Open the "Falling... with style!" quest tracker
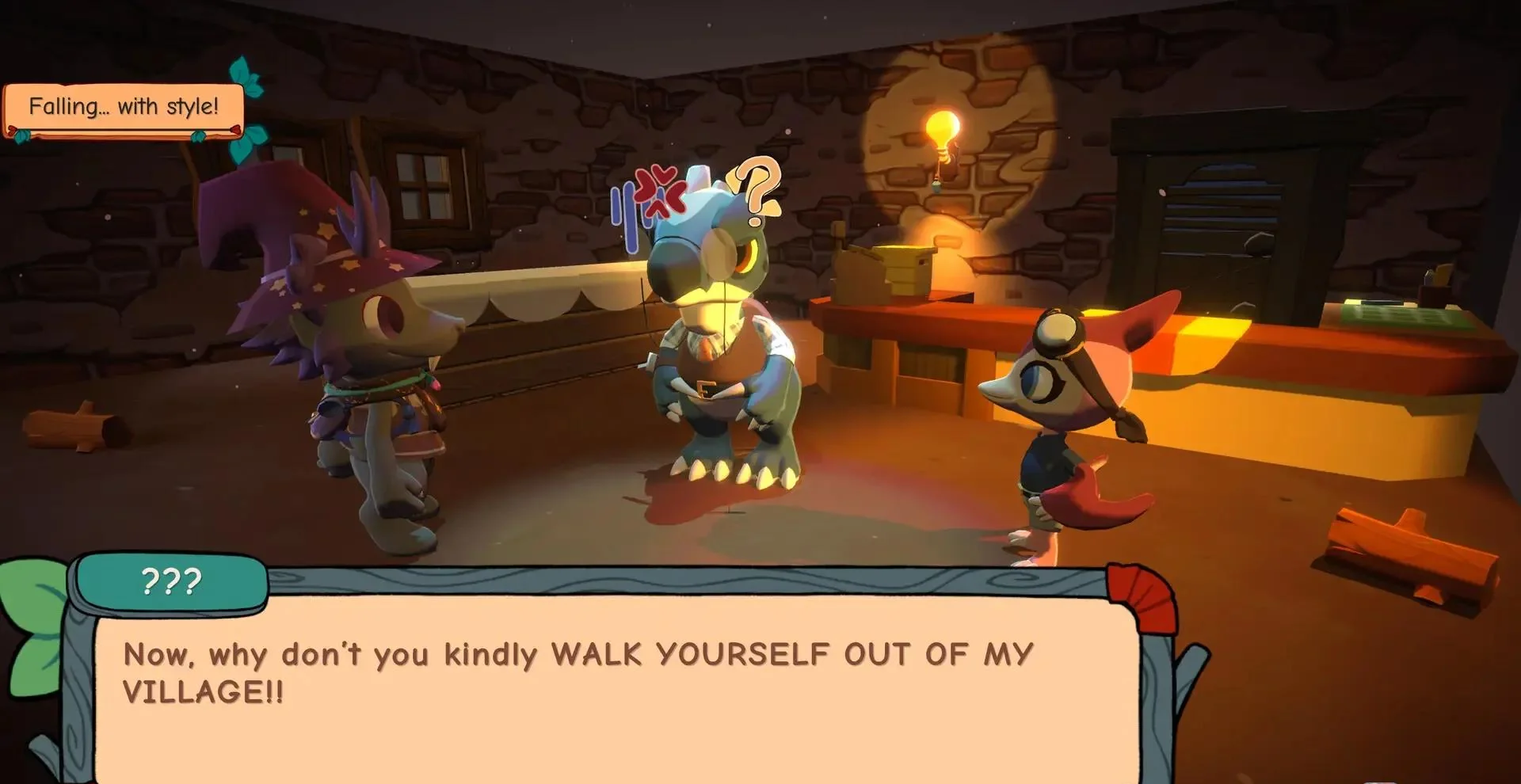Screen dimensions: 1521x784 click(124, 107)
